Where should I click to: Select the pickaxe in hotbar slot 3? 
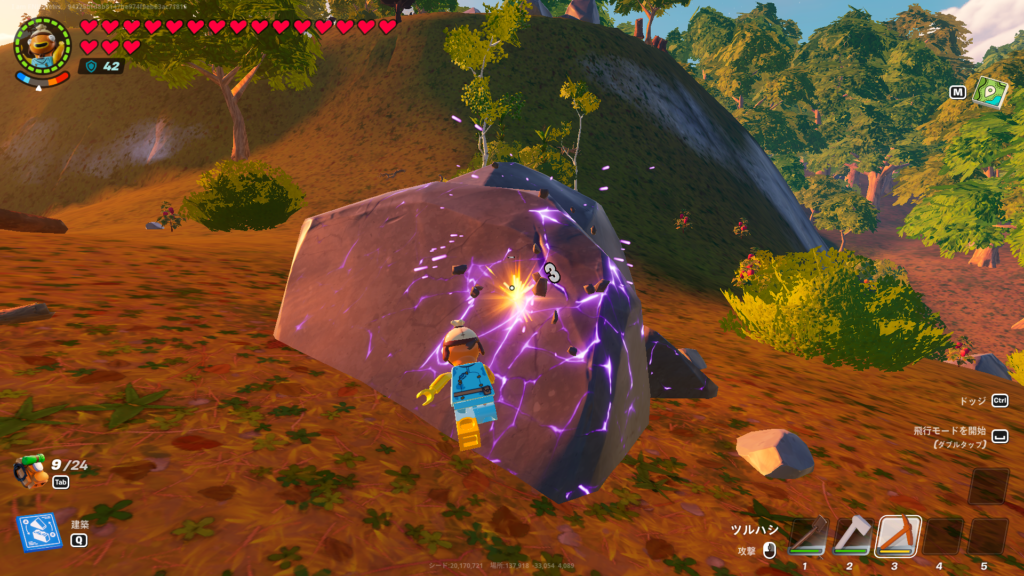pos(898,536)
